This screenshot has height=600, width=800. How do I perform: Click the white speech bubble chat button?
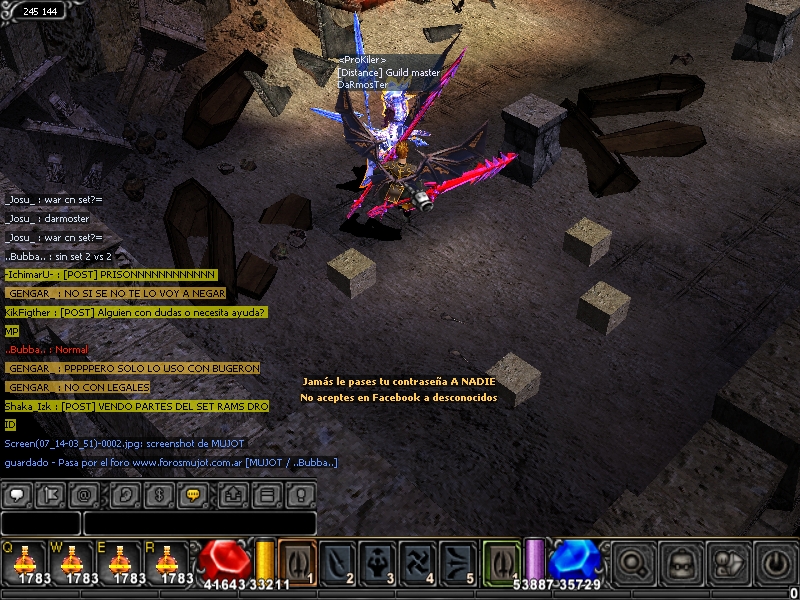(17, 494)
